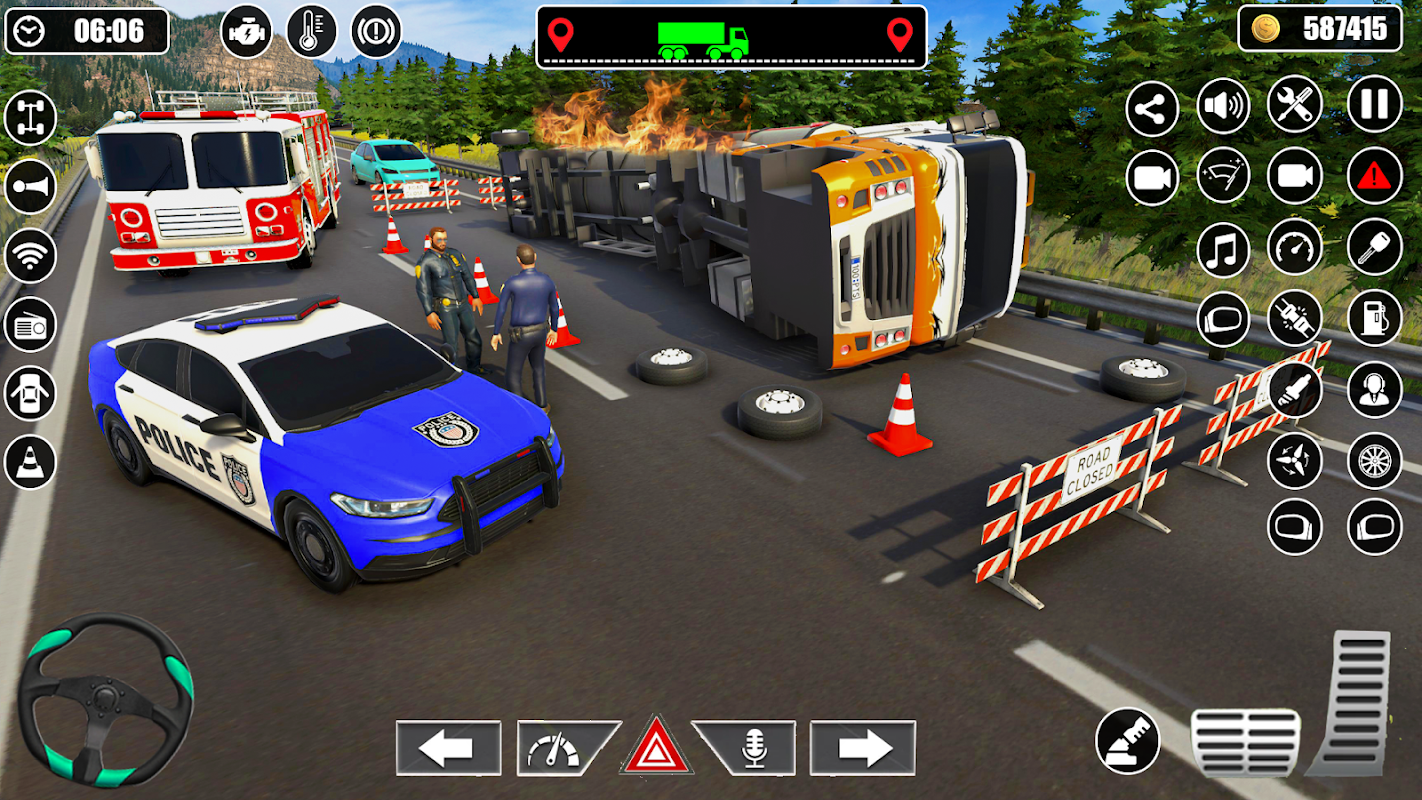Pause the game
Image resolution: width=1422 pixels, height=800 pixels.
1375,105
